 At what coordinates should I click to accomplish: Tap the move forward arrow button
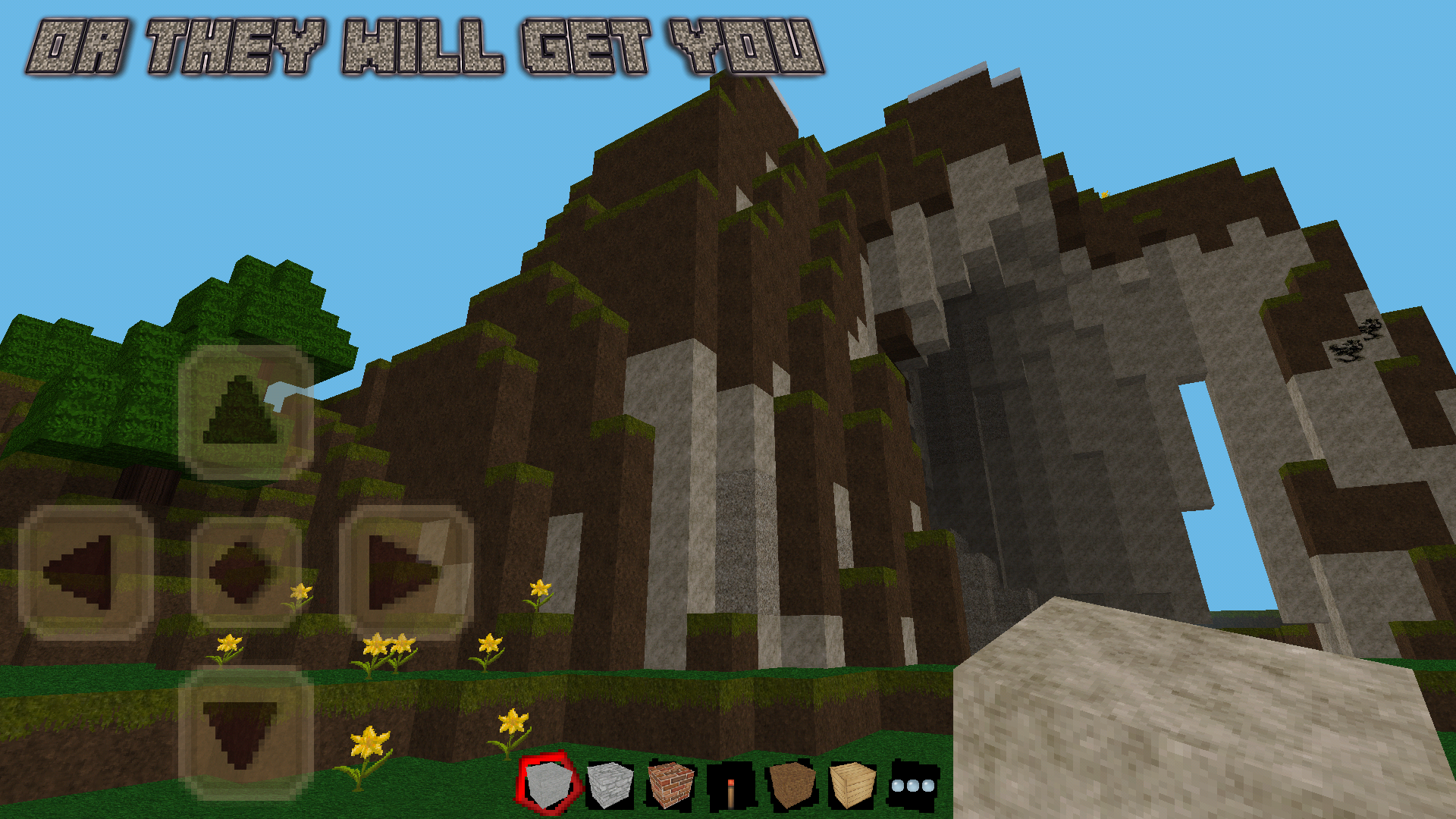(245, 413)
